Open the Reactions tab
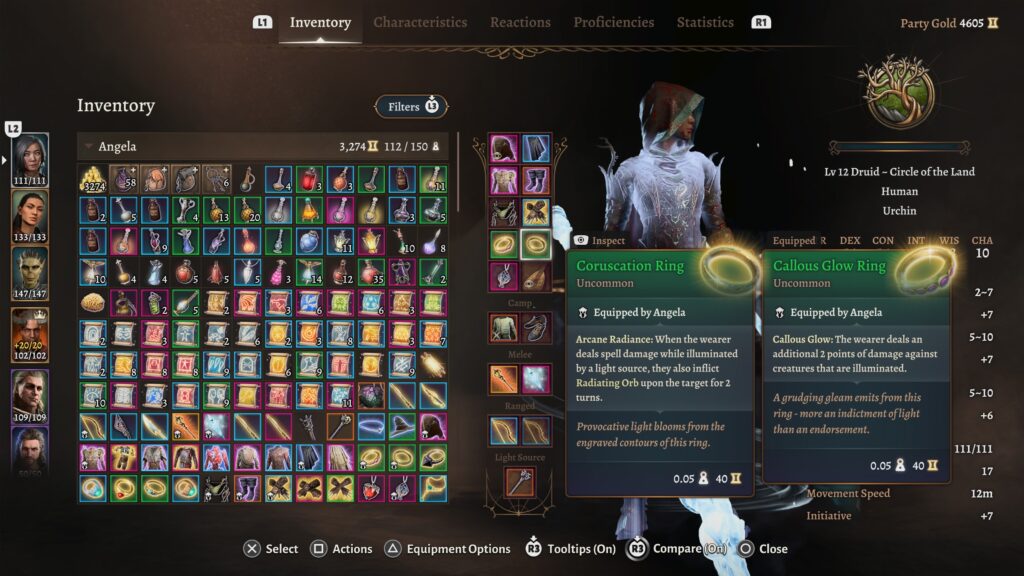This screenshot has width=1024, height=576. (520, 22)
